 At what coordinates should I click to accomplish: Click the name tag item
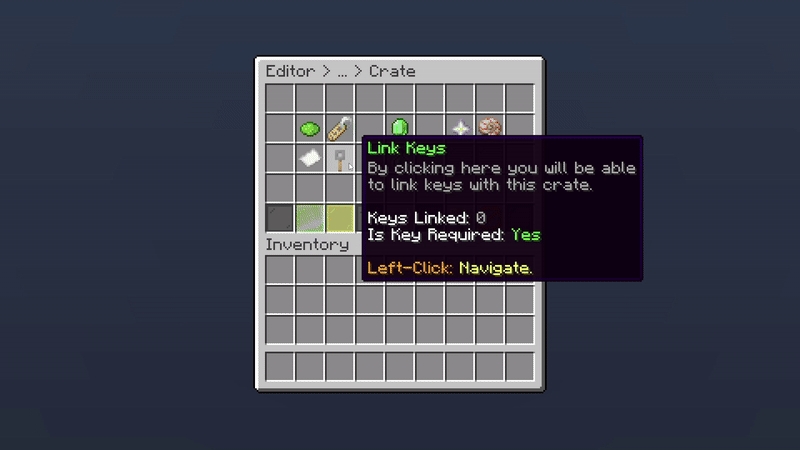pos(339,129)
